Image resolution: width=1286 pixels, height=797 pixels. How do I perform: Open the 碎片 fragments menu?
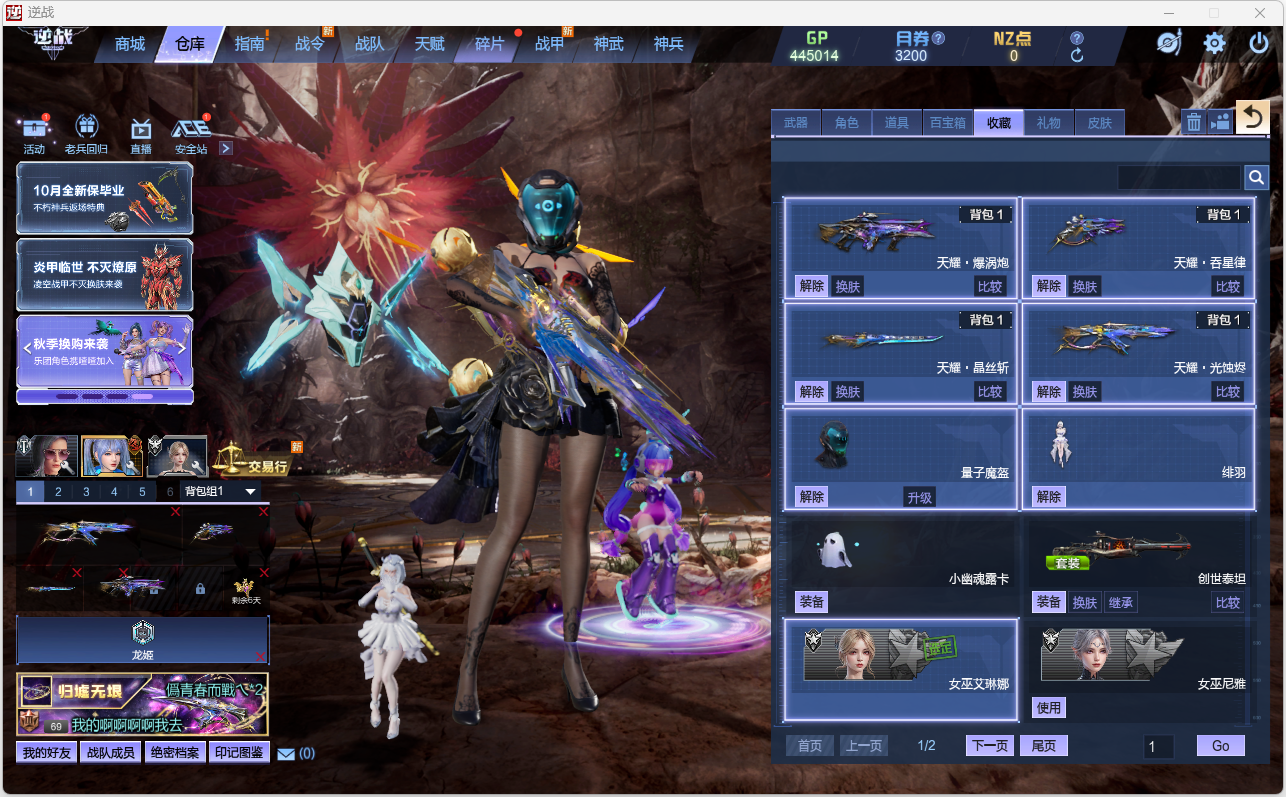pyautogui.click(x=489, y=44)
